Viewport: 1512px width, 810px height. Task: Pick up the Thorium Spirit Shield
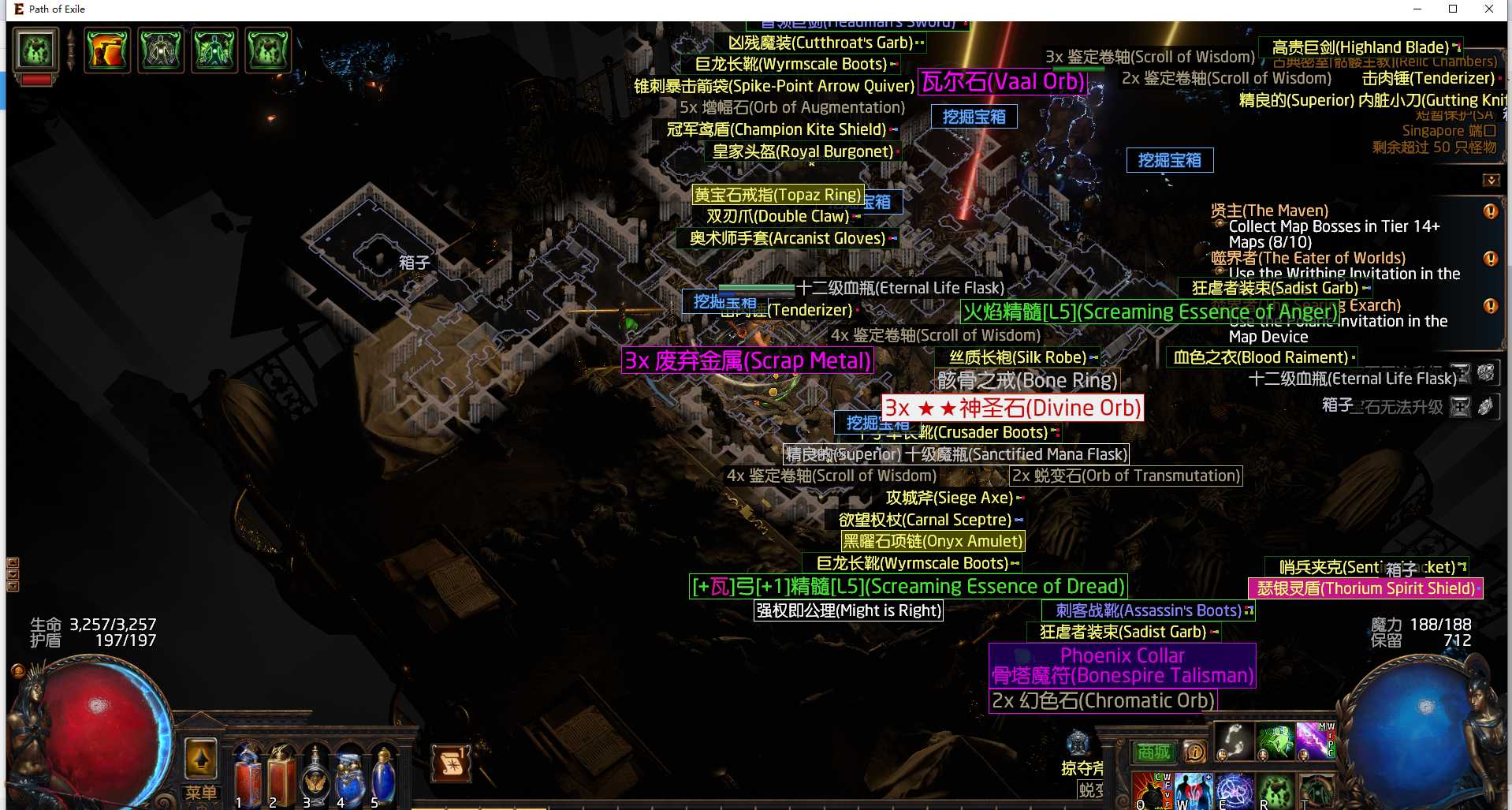pyautogui.click(x=1365, y=588)
